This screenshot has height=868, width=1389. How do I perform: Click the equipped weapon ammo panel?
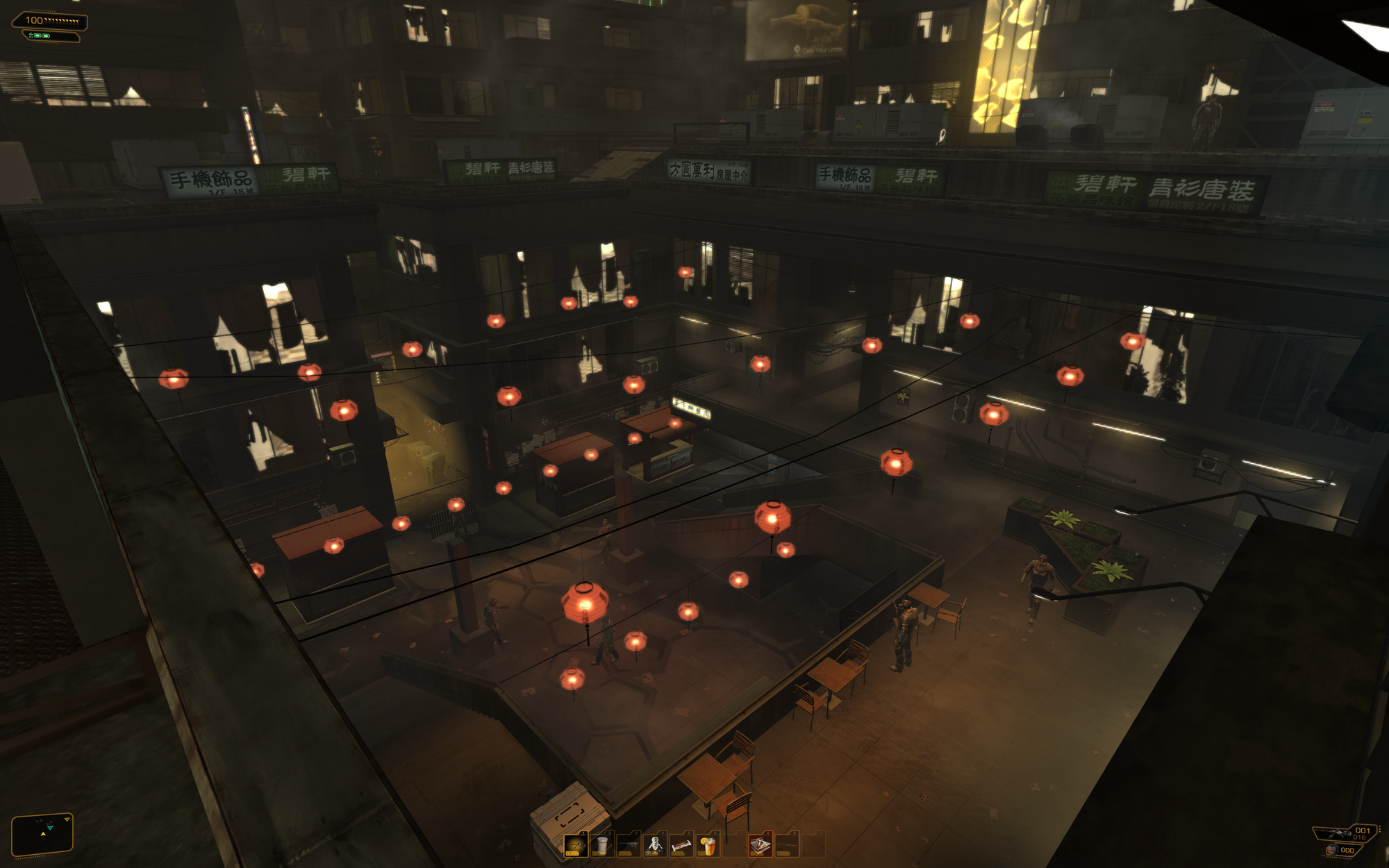1346,833
